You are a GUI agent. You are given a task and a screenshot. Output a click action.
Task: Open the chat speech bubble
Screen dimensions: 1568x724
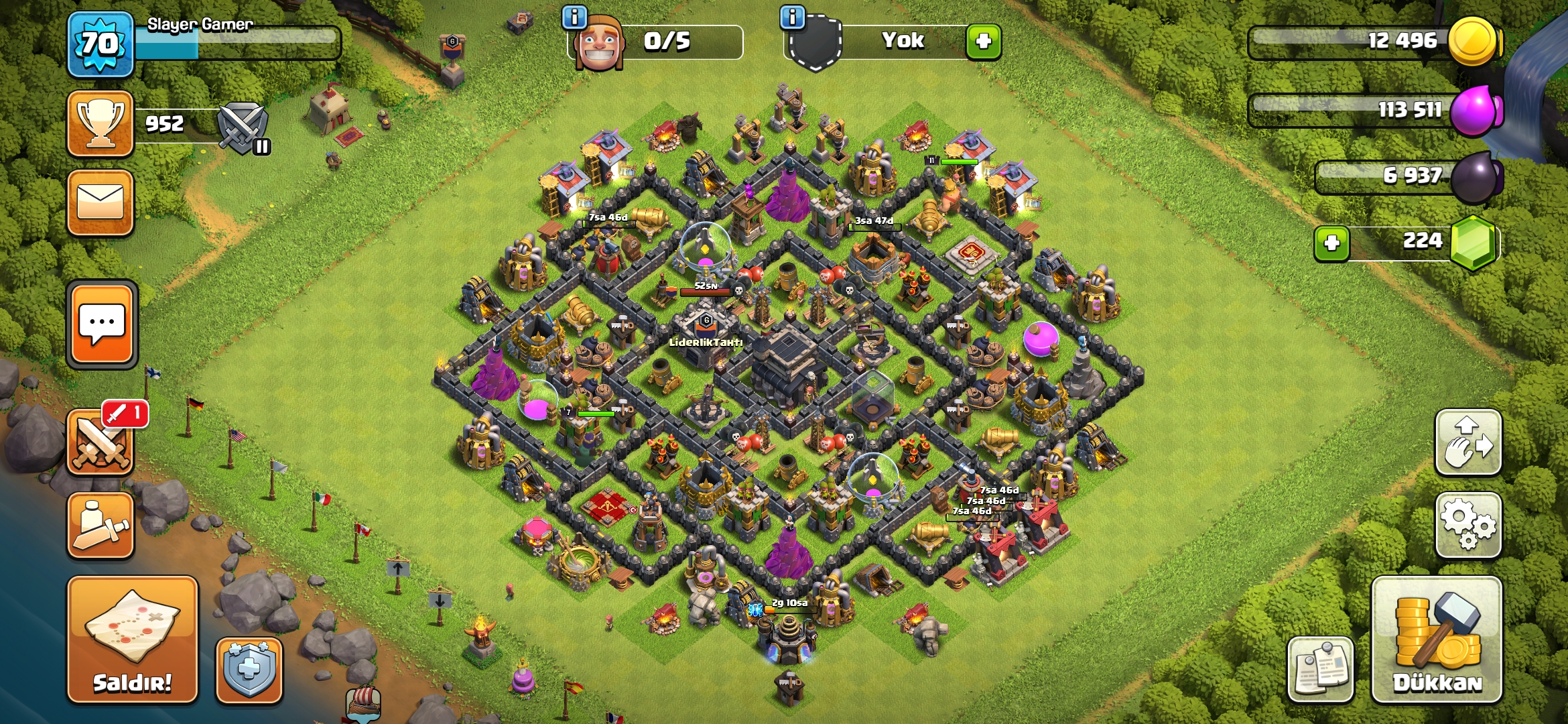pyautogui.click(x=102, y=325)
